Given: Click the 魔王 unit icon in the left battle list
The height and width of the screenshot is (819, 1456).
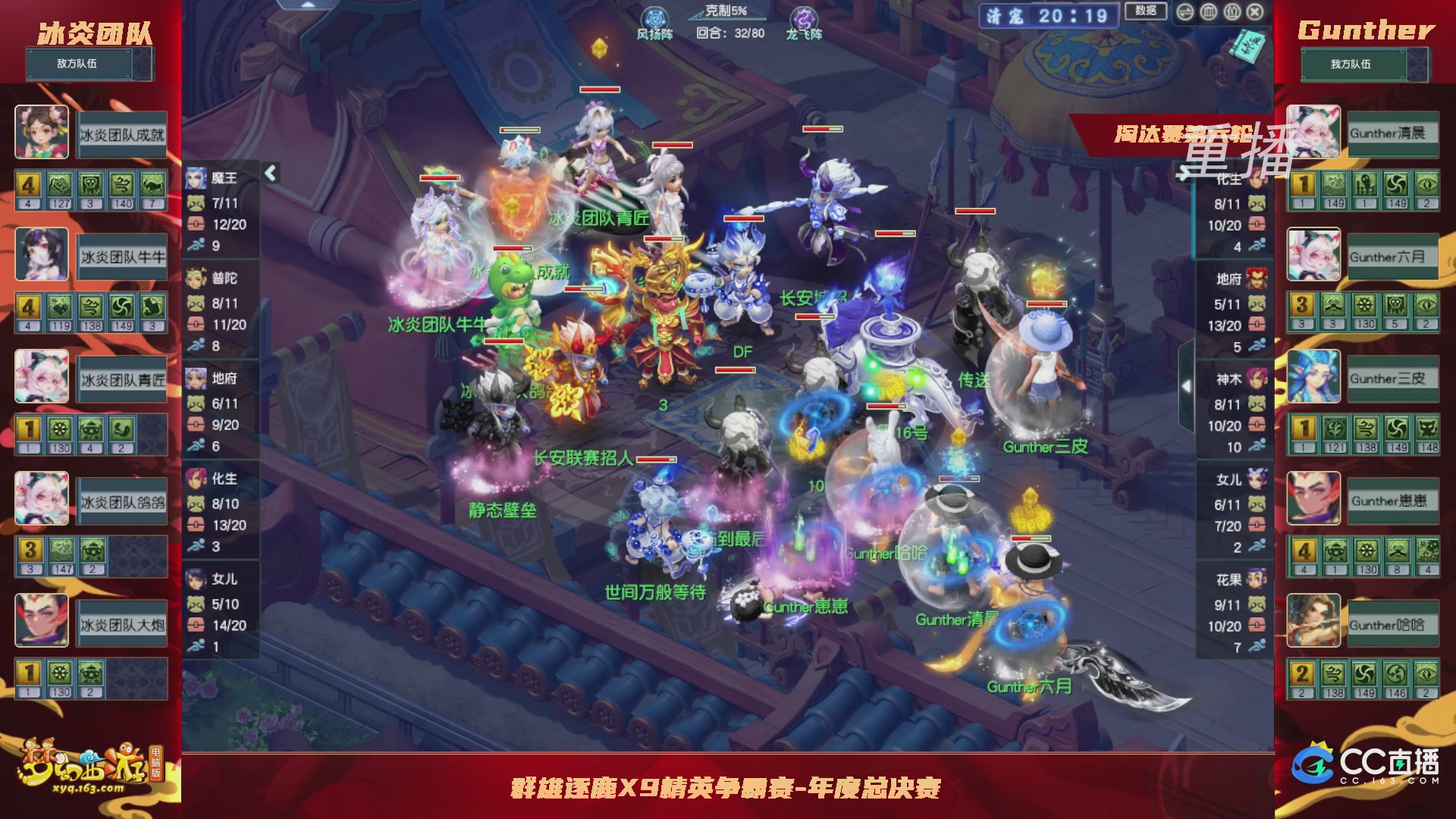Looking at the screenshot, I should 196,177.
